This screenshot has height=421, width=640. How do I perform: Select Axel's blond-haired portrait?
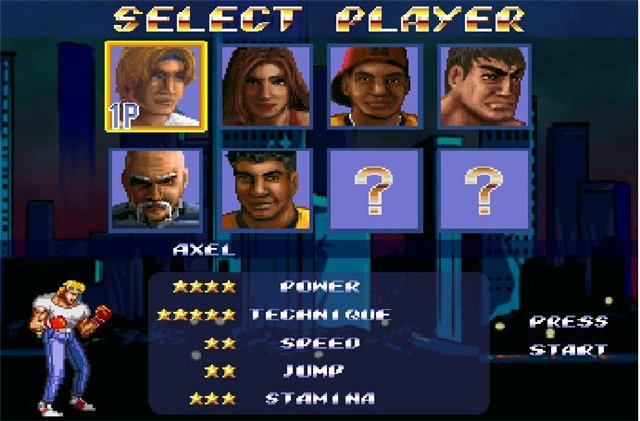coord(156,85)
